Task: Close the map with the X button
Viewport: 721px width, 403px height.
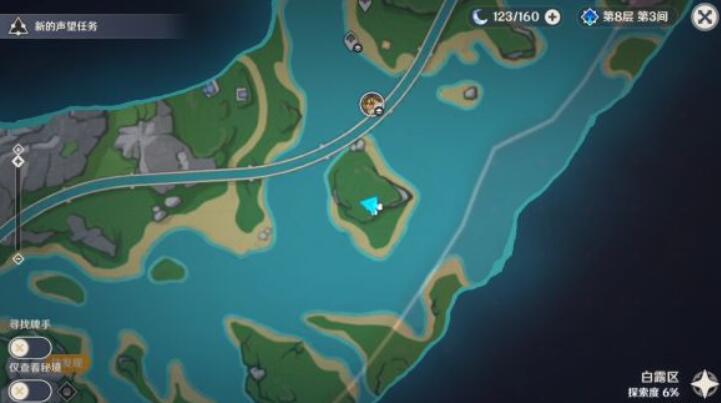Action: [x=704, y=17]
